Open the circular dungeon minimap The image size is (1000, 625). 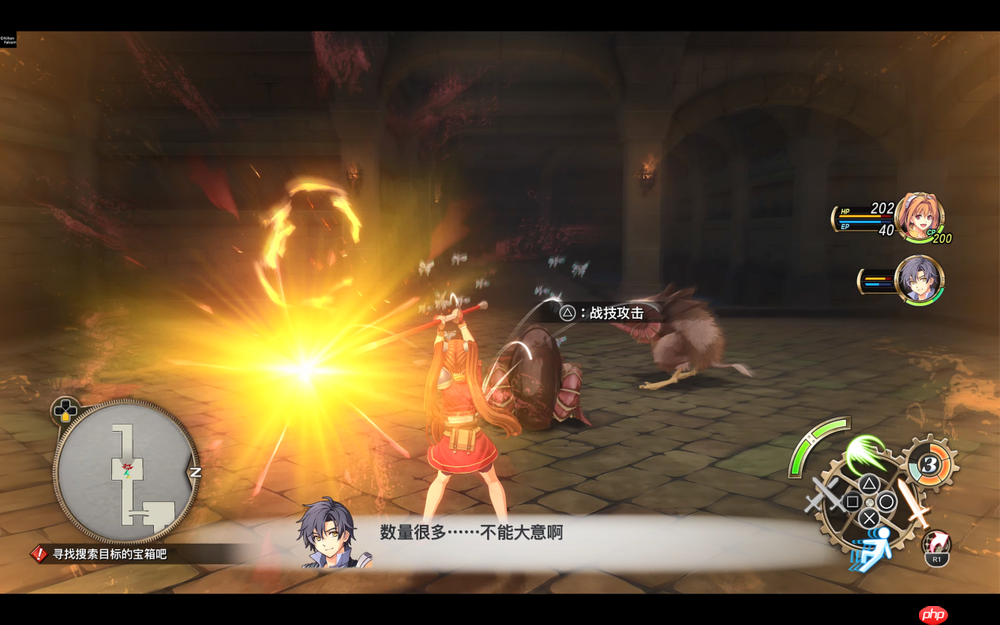(x=126, y=471)
